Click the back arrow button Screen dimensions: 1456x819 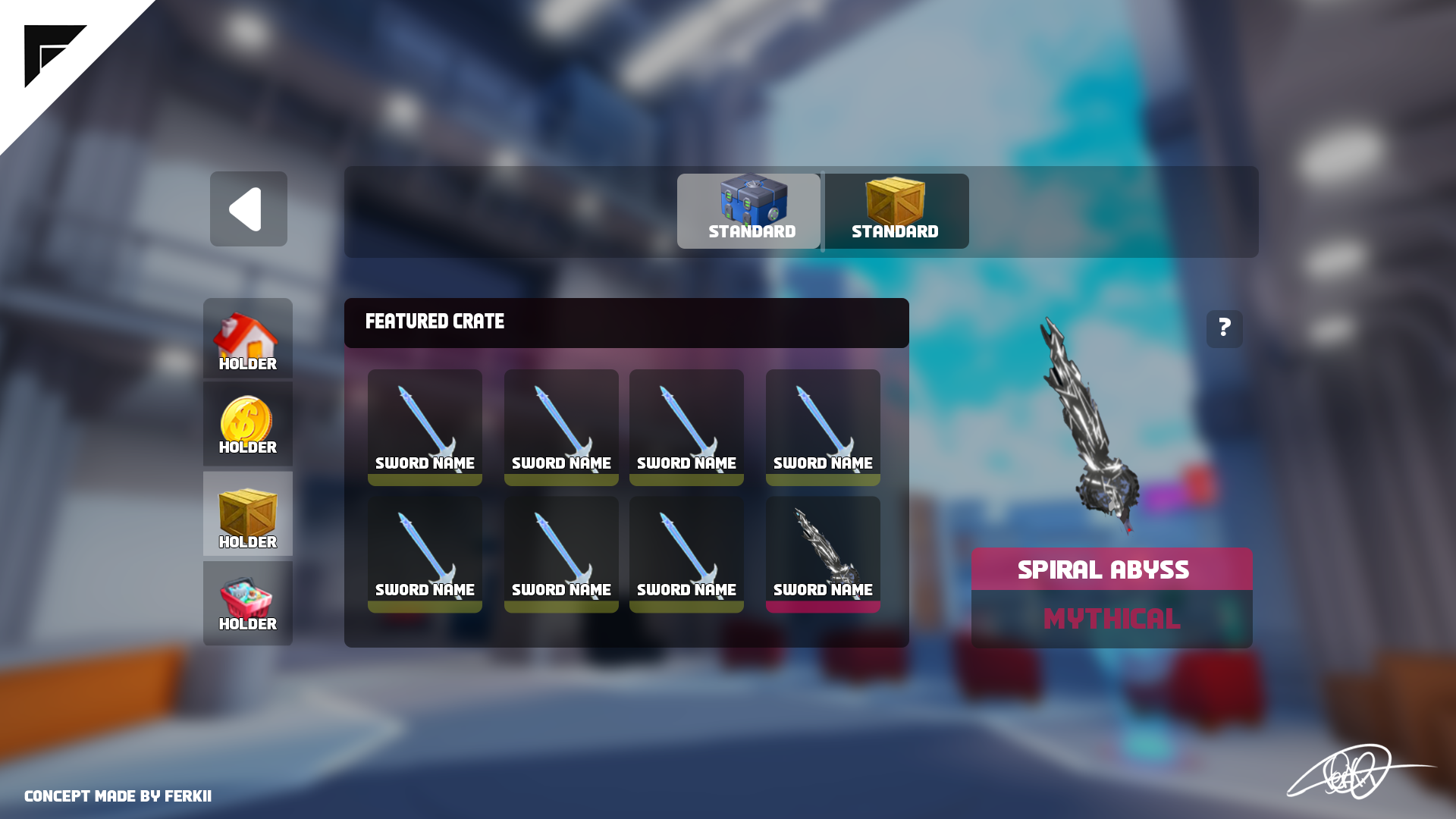(248, 209)
